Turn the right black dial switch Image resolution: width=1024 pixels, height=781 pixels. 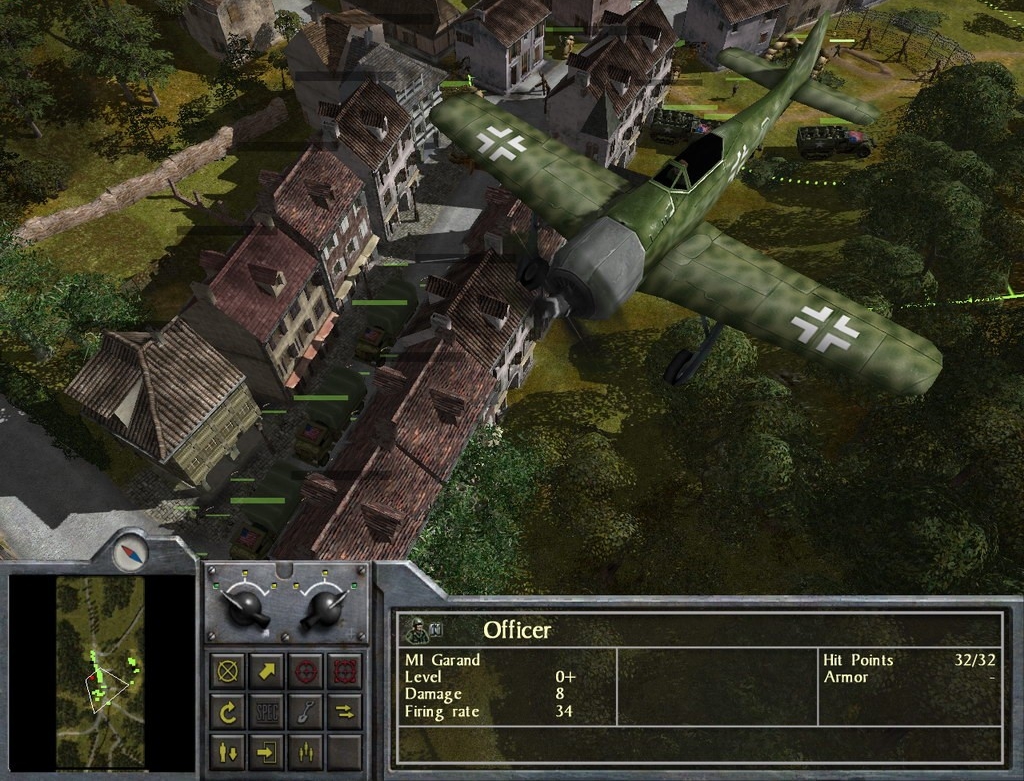327,608
